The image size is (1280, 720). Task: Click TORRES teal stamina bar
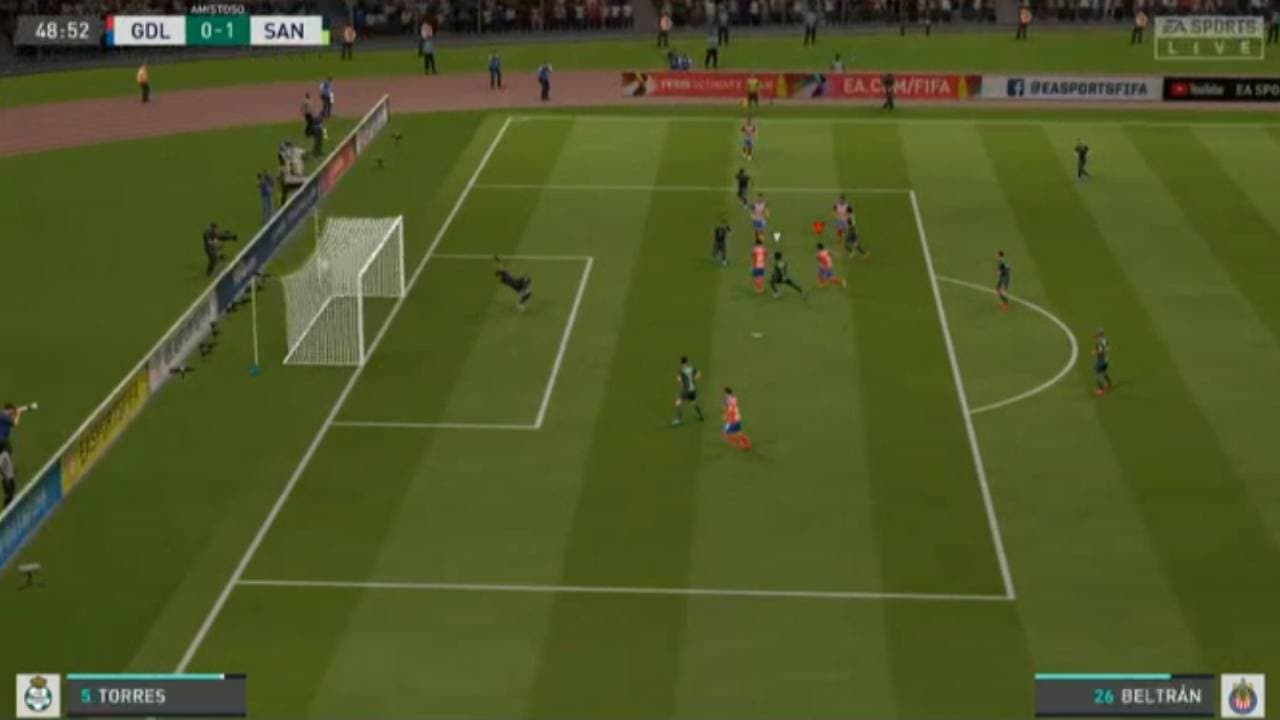coord(145,676)
